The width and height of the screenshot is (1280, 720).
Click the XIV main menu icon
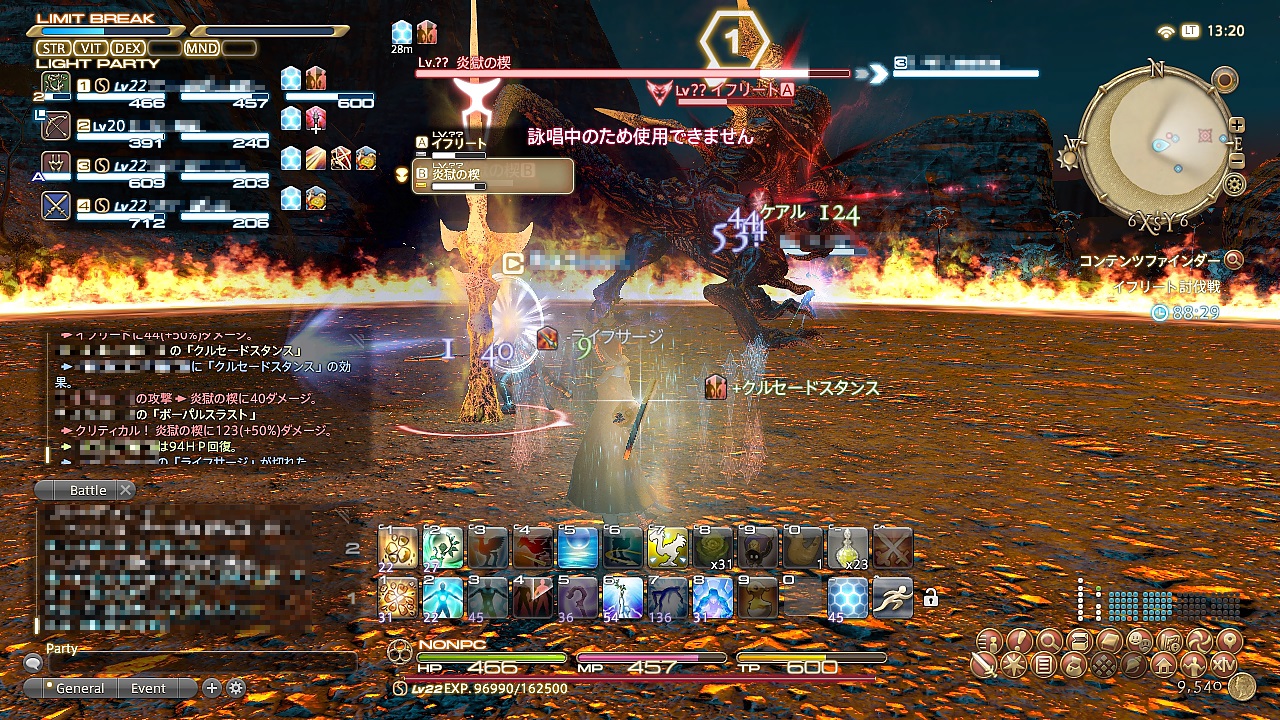(x=1226, y=664)
